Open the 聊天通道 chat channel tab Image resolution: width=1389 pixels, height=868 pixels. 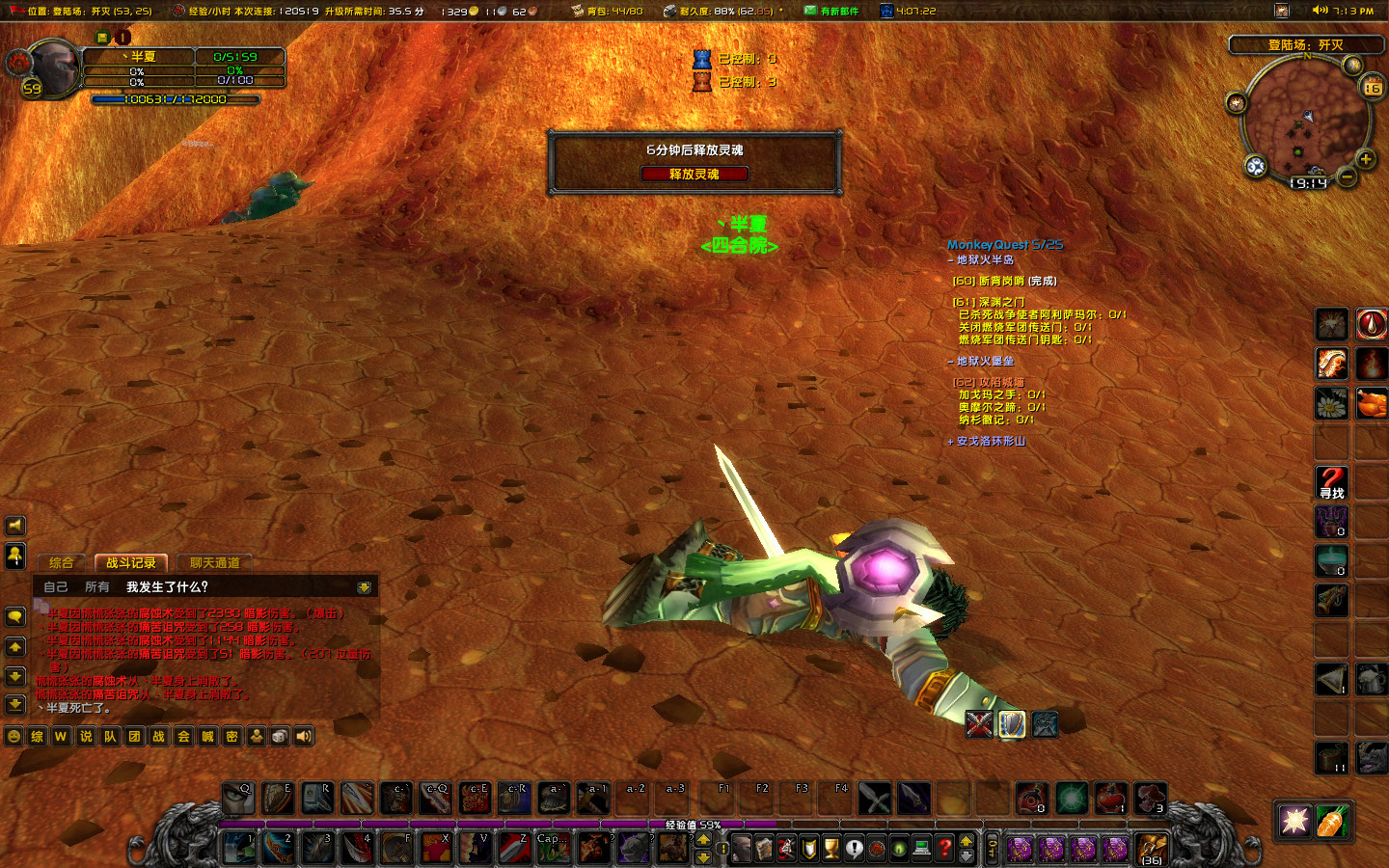[x=214, y=562]
